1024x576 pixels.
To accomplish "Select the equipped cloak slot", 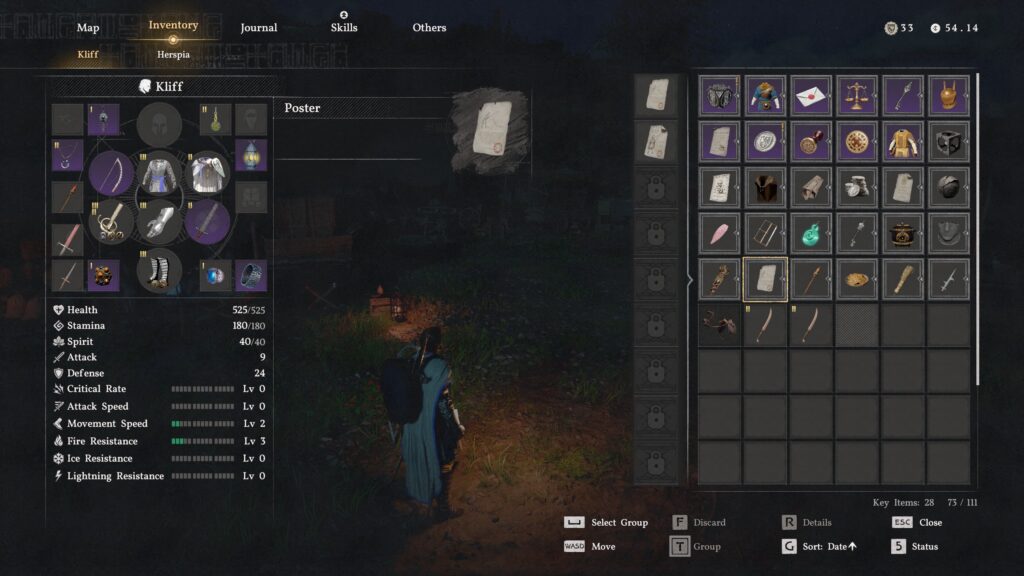I will click(208, 173).
